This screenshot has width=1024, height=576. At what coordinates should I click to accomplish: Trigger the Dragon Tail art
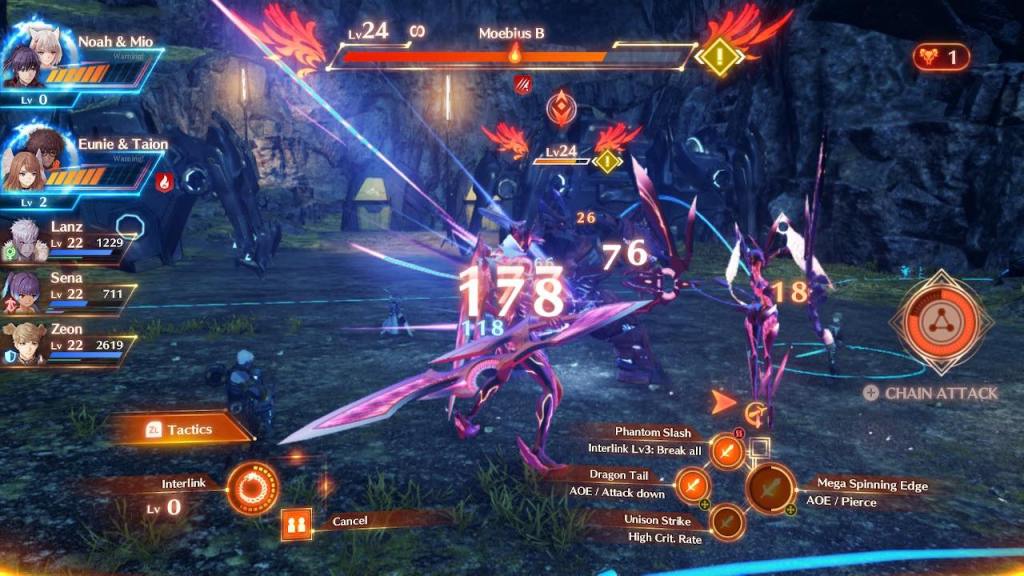coord(692,486)
